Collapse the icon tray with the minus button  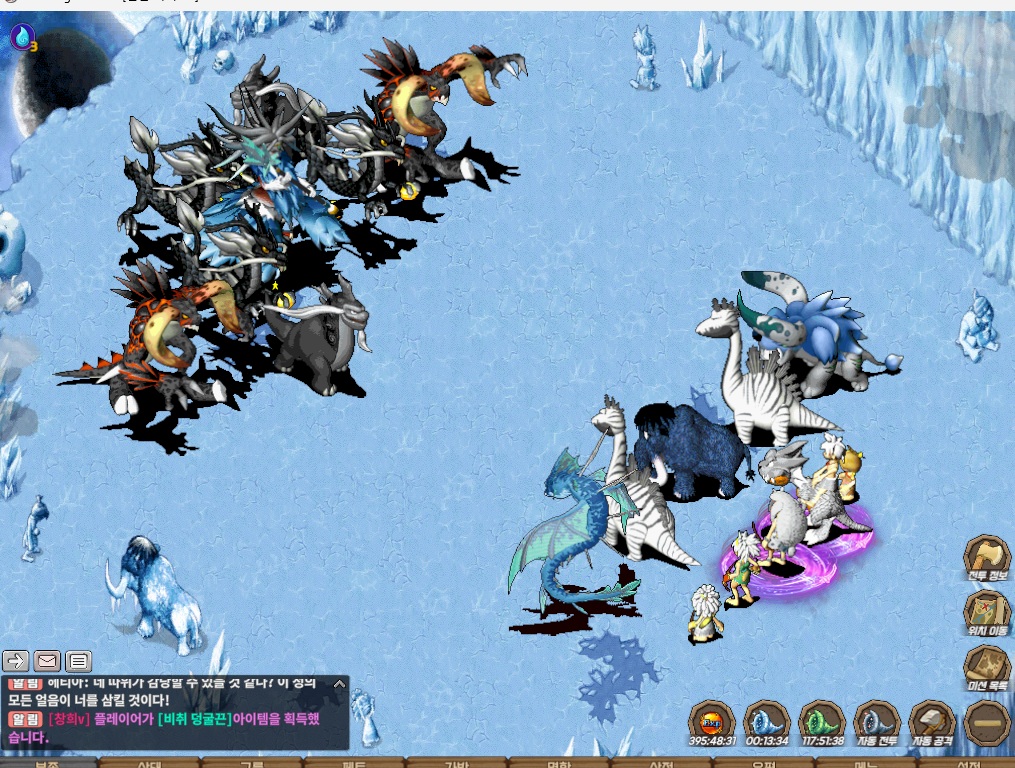pyautogui.click(x=986, y=722)
